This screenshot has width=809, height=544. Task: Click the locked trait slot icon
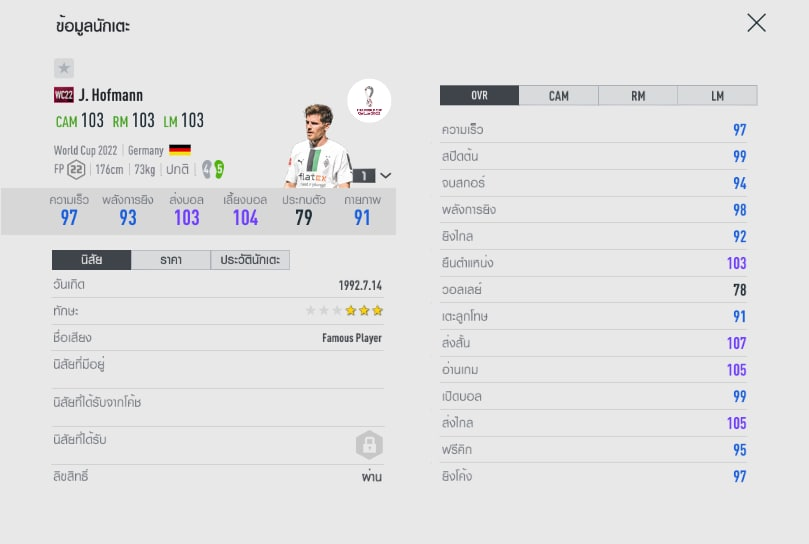click(x=369, y=445)
